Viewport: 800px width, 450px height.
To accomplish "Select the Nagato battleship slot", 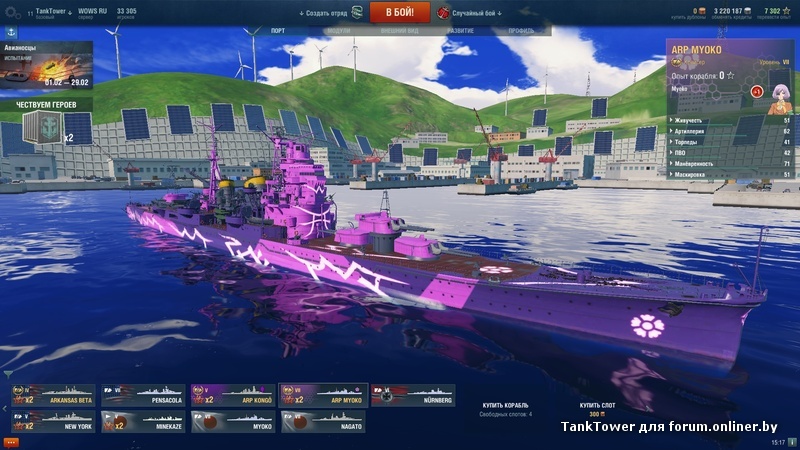I will coord(322,422).
